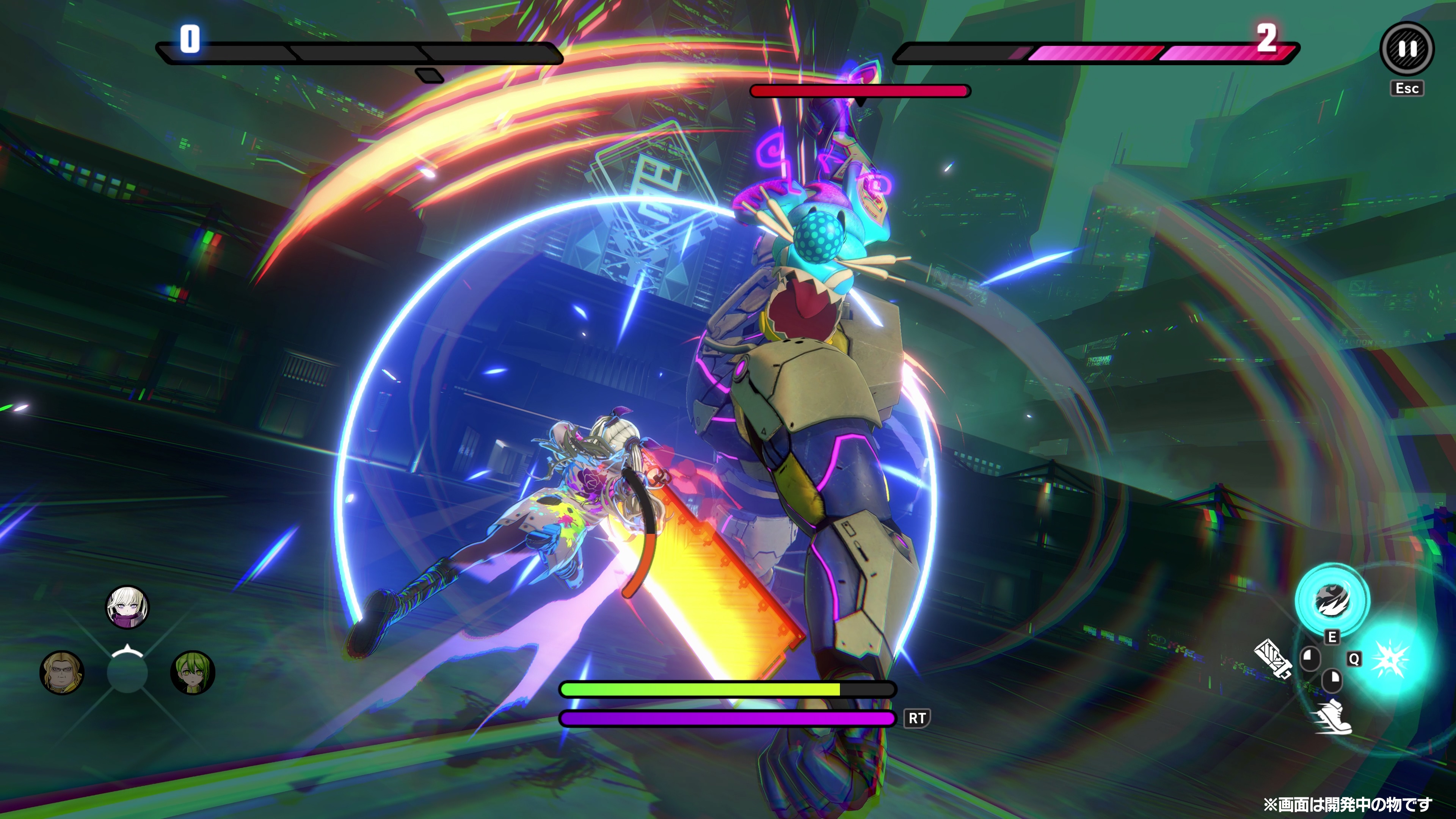Image resolution: width=1456 pixels, height=819 pixels.
Task: Switch to the white-haired girl character portrait
Action: coord(128,607)
